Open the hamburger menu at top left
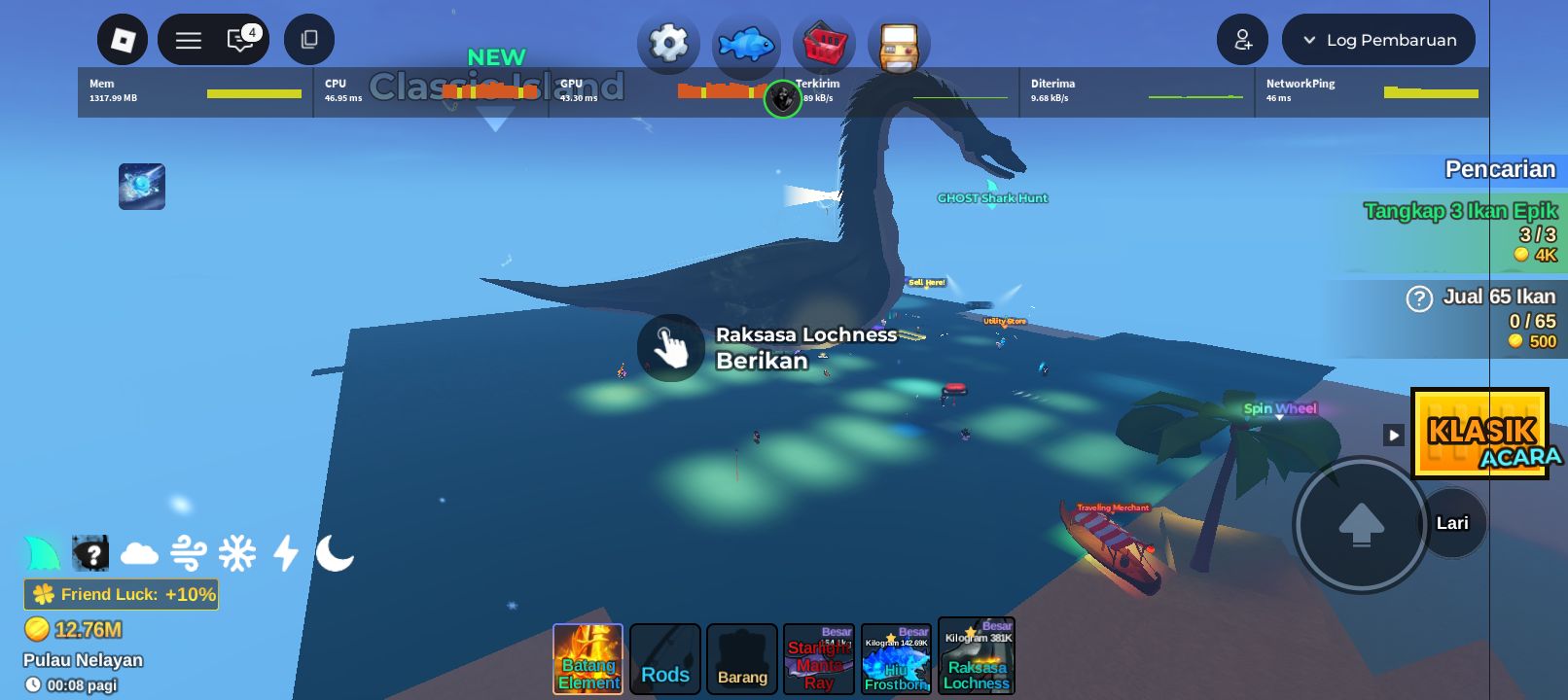1568x700 pixels. click(187, 40)
